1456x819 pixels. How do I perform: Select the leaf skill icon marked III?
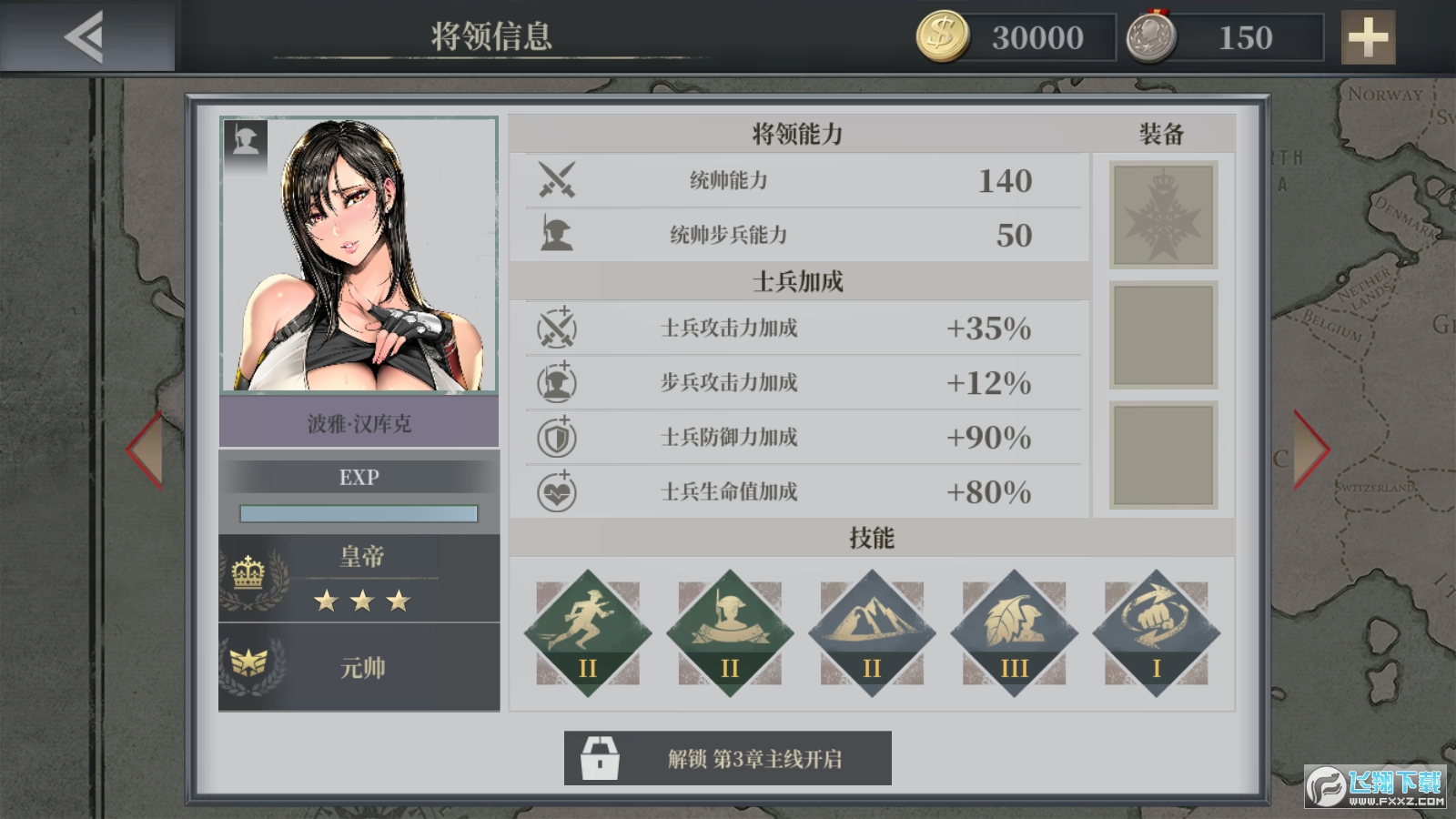tap(1013, 628)
